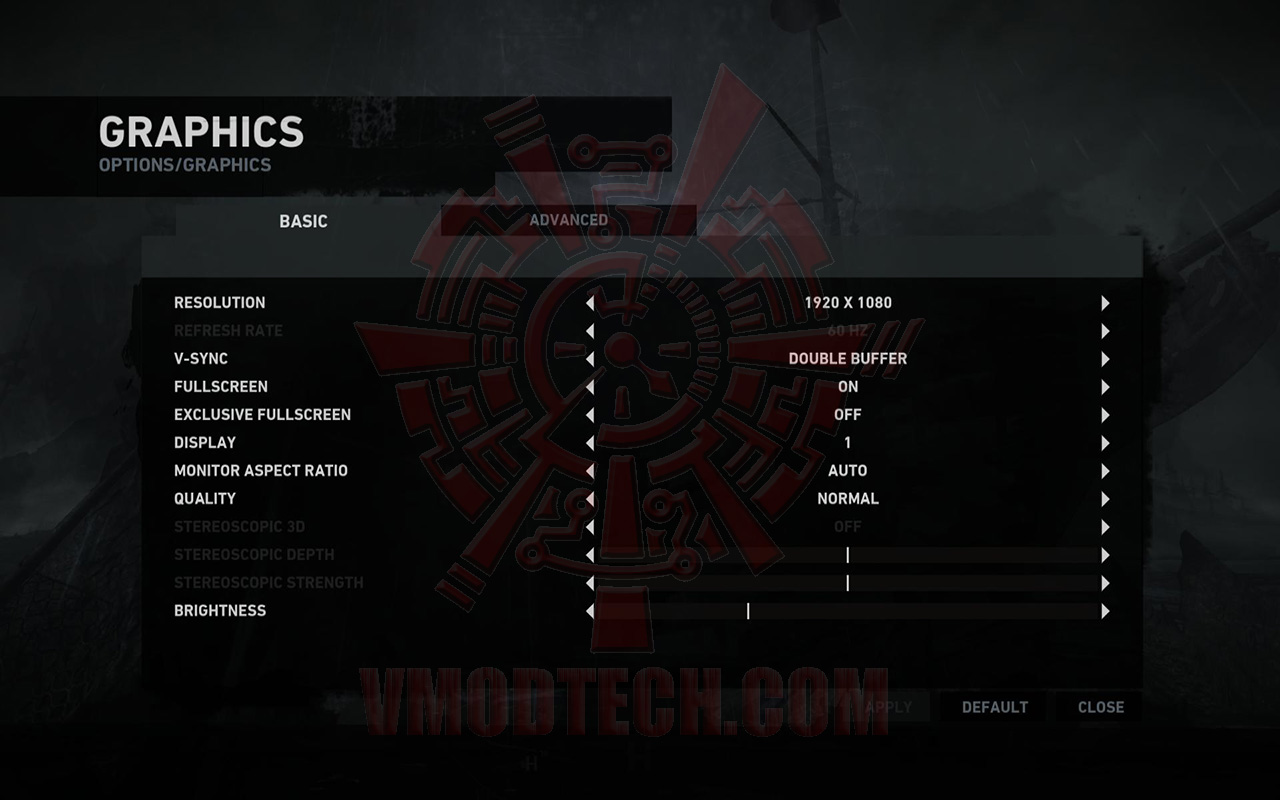Click the right arrow for Display
Screen dimensions: 1280x800
(1104, 442)
